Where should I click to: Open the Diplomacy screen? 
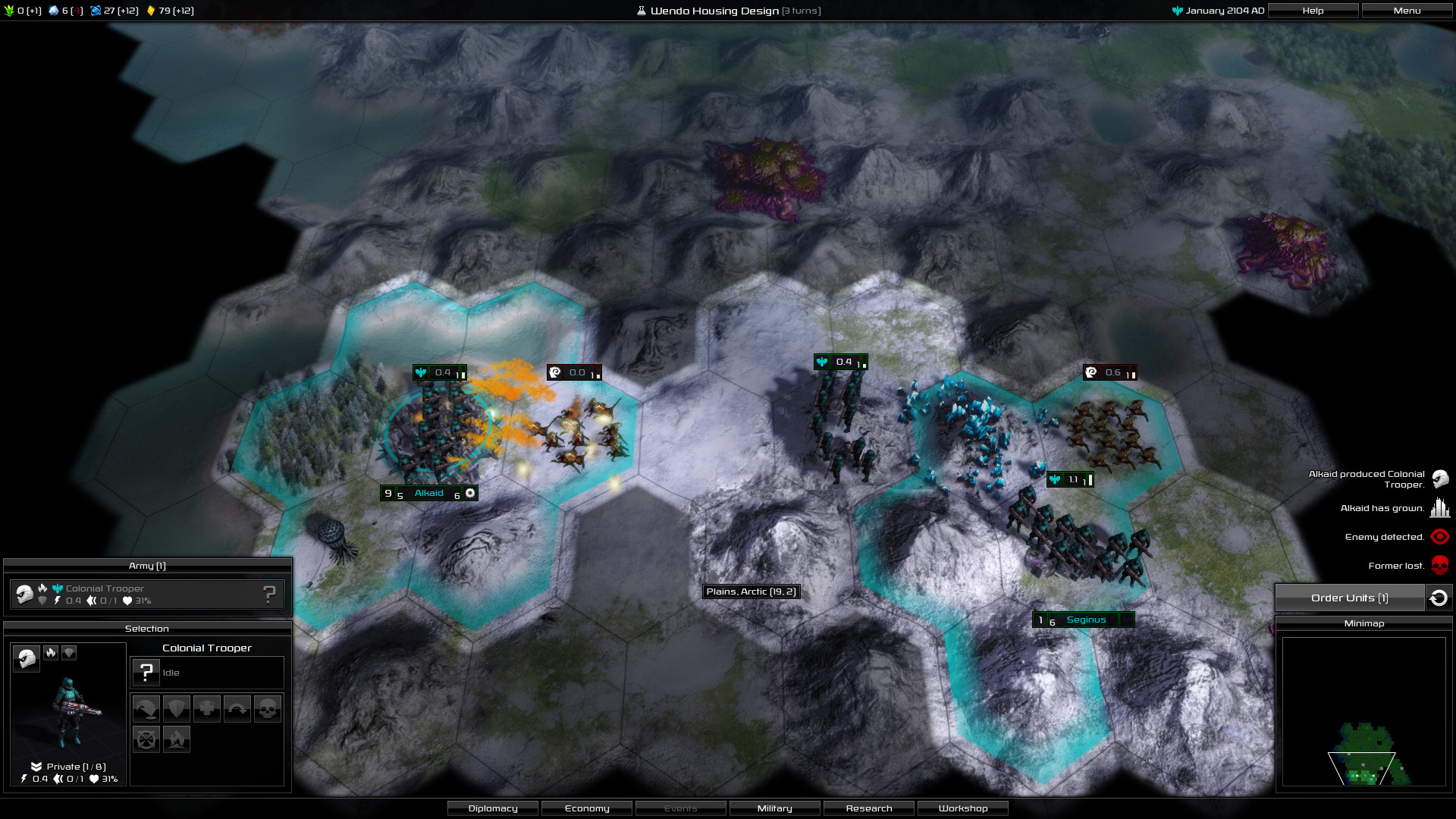click(493, 808)
